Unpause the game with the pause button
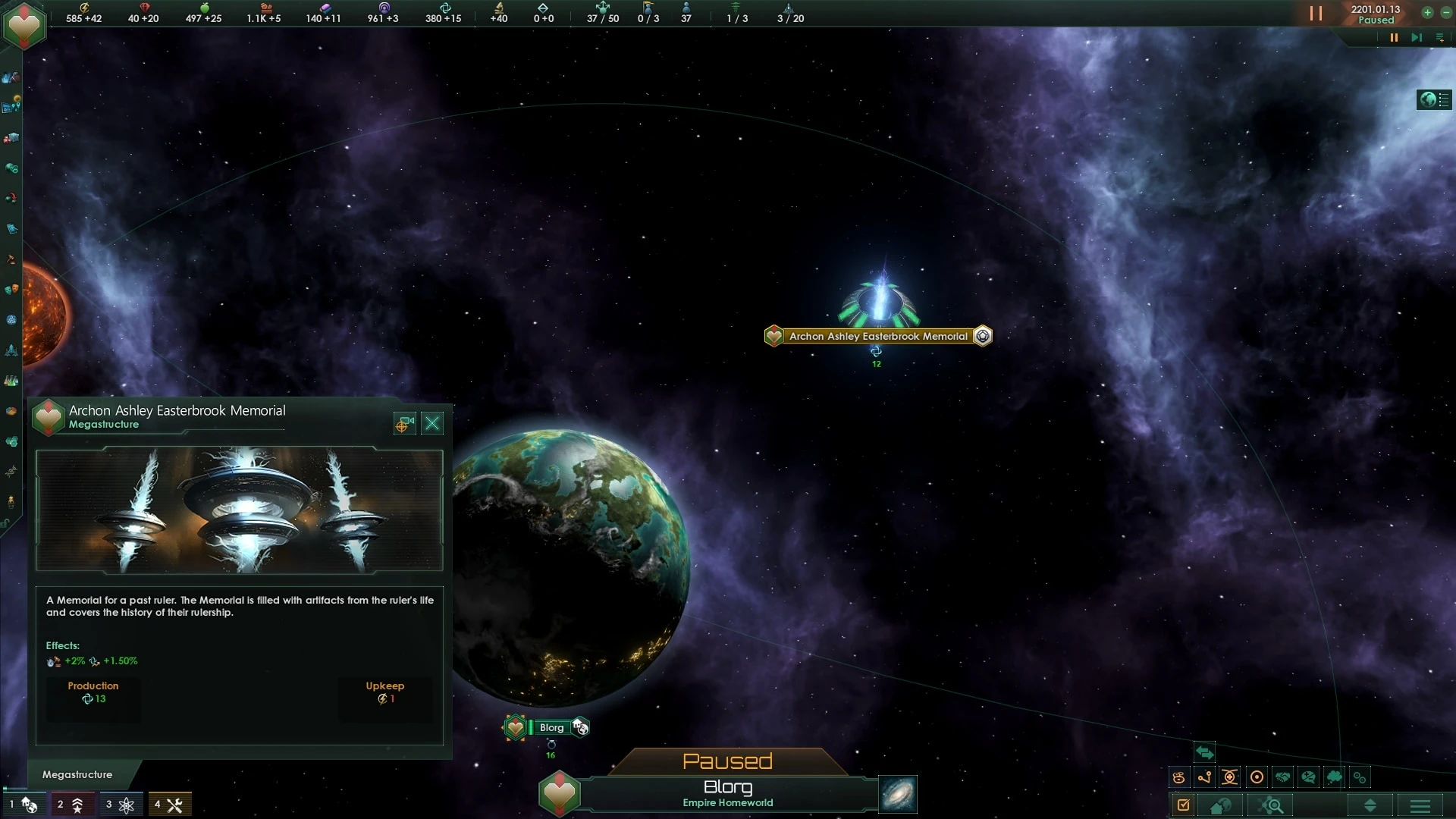1456x819 pixels. [1316, 14]
